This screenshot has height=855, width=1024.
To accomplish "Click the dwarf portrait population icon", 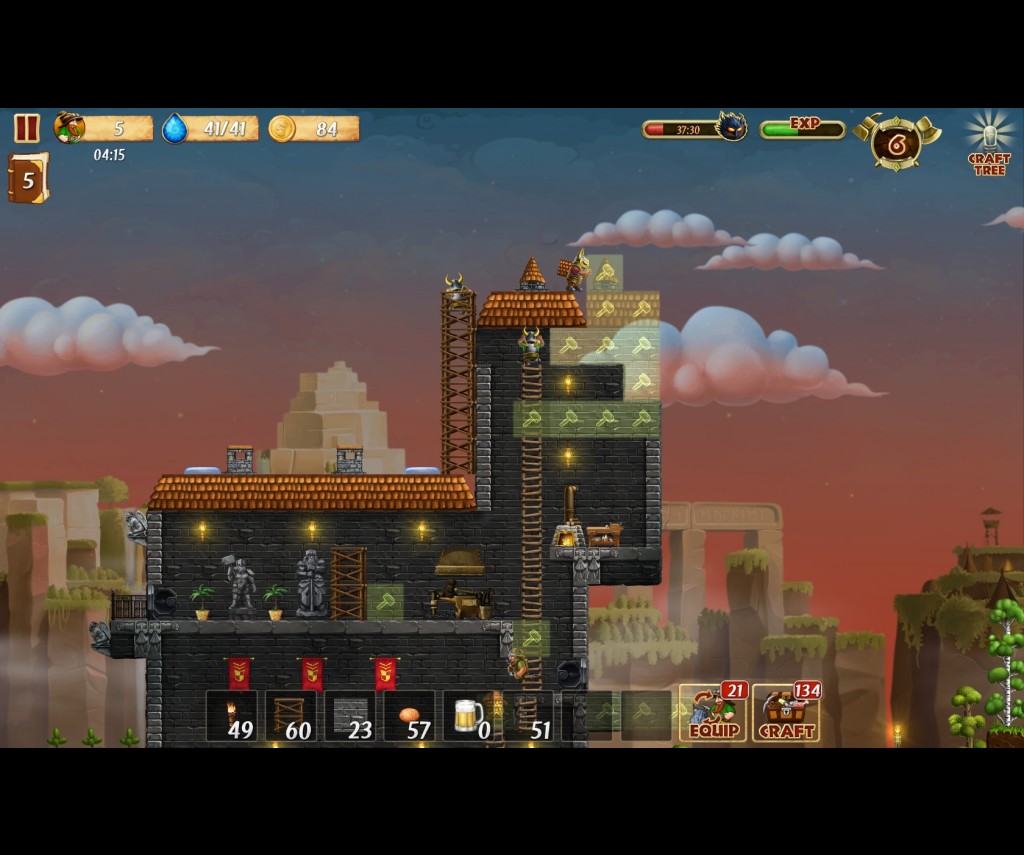I will tap(69, 128).
